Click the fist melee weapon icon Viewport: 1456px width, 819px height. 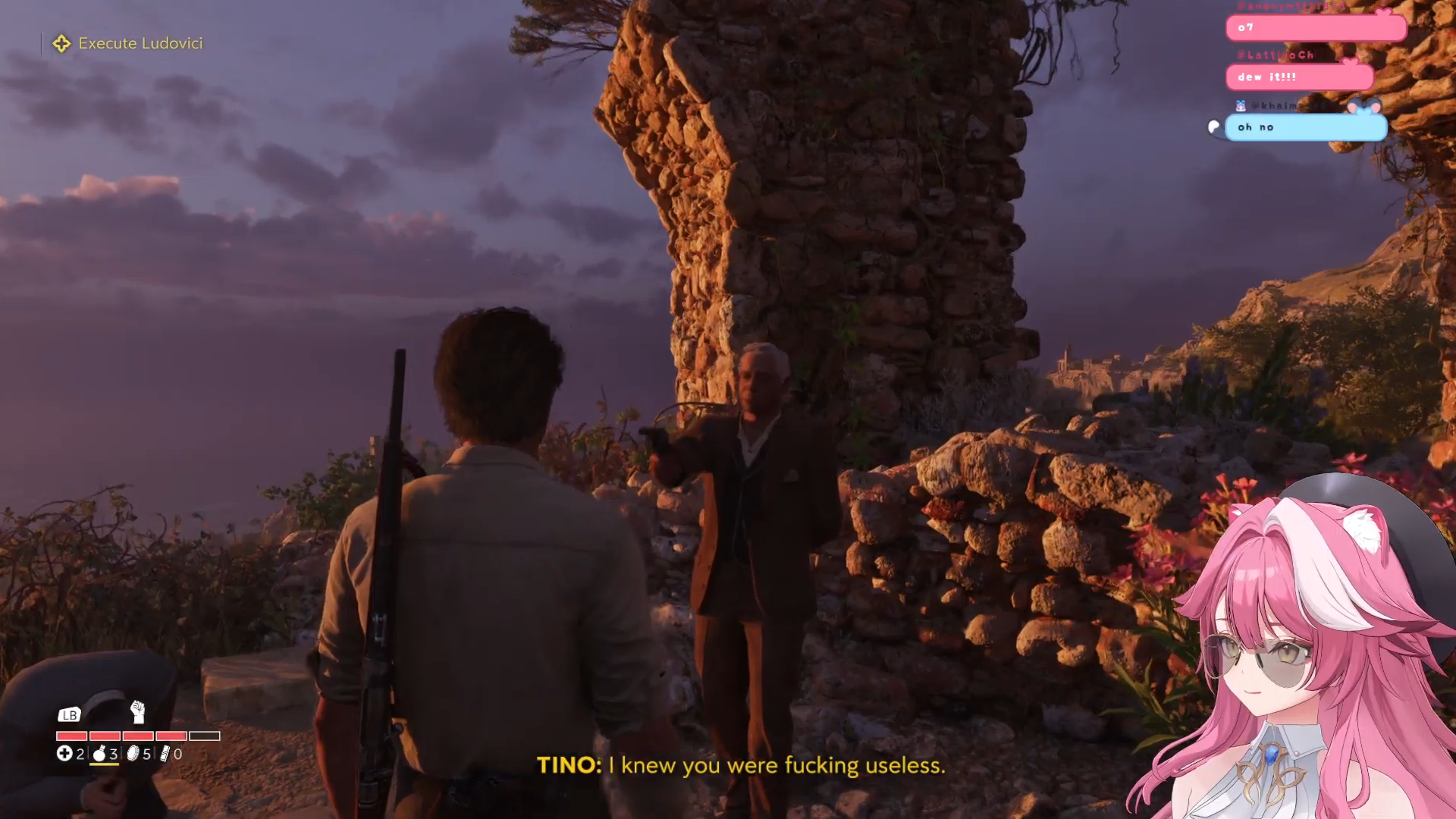pos(137,712)
